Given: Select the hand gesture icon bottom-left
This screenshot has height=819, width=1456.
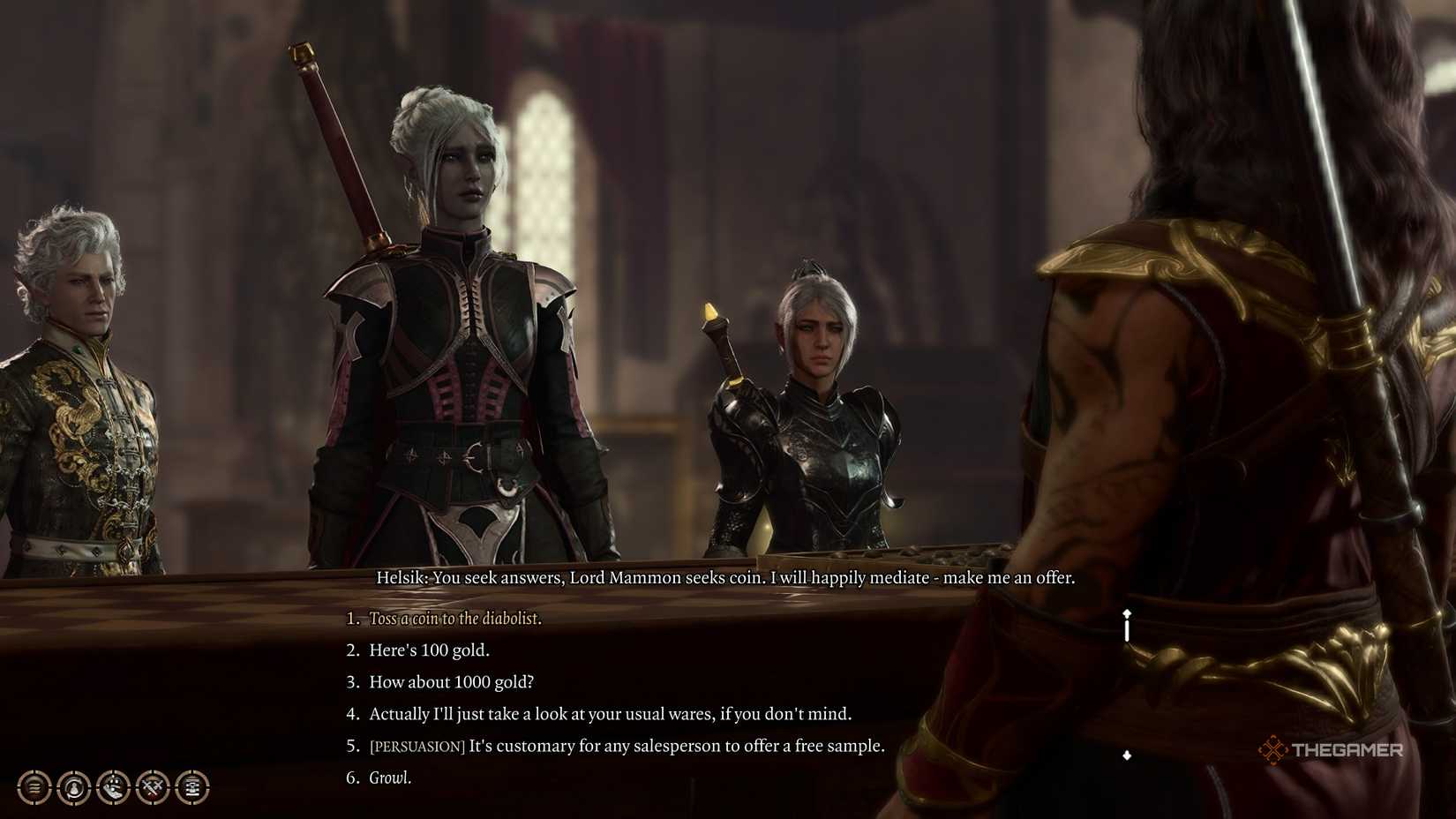Looking at the screenshot, I should coord(112,787).
